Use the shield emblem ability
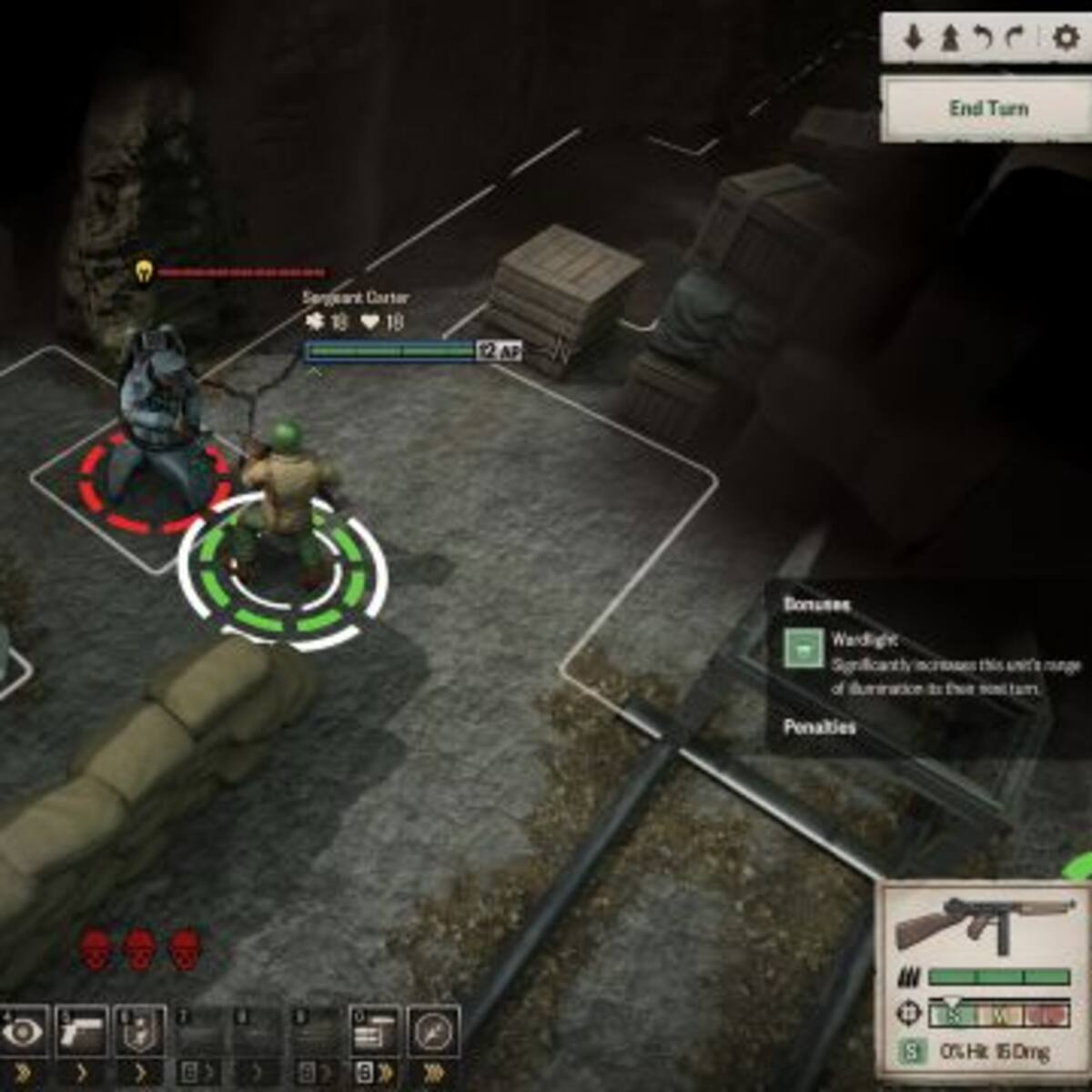This screenshot has width=1092, height=1092. 140,1033
